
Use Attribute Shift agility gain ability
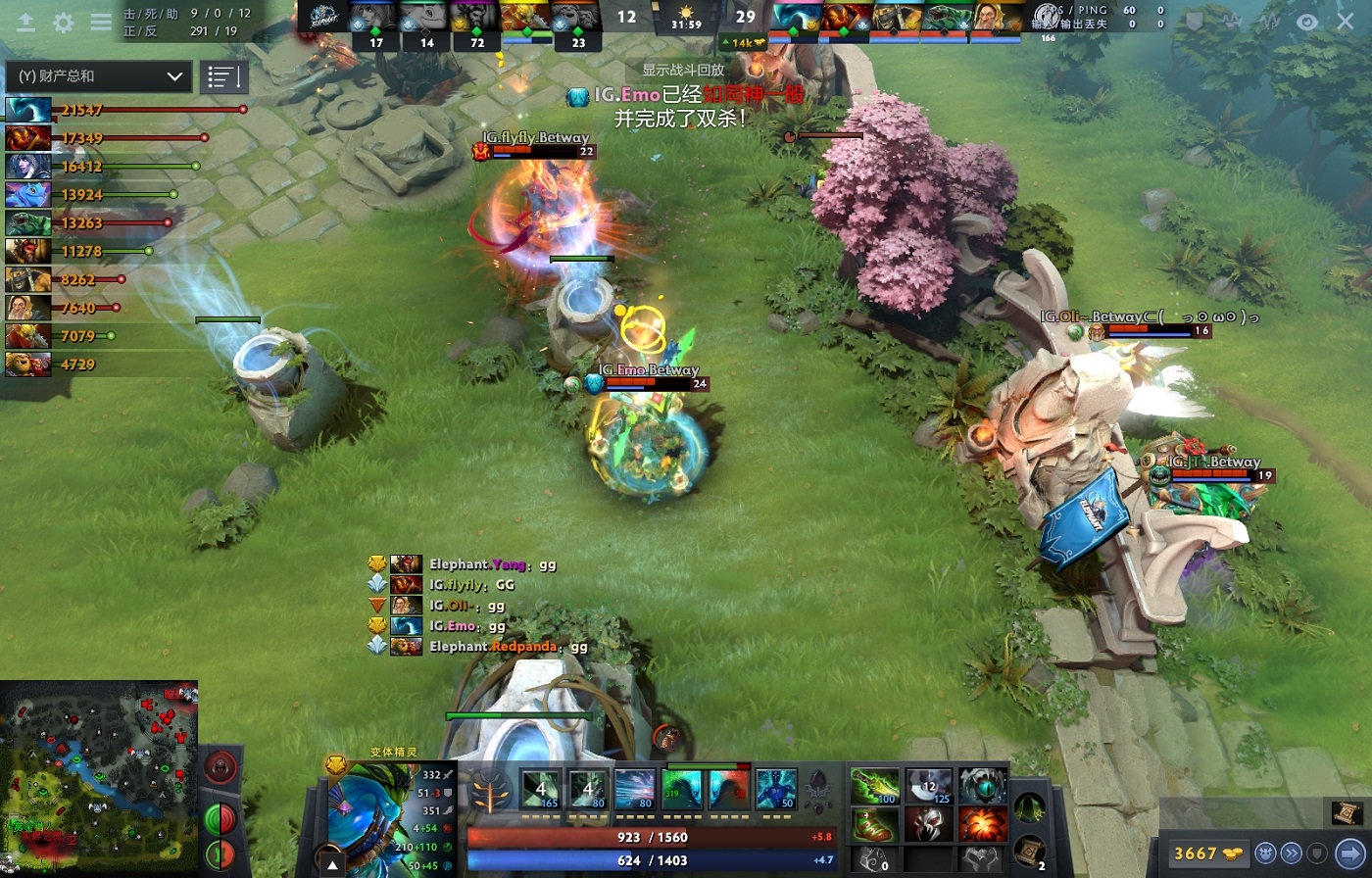click(x=681, y=790)
